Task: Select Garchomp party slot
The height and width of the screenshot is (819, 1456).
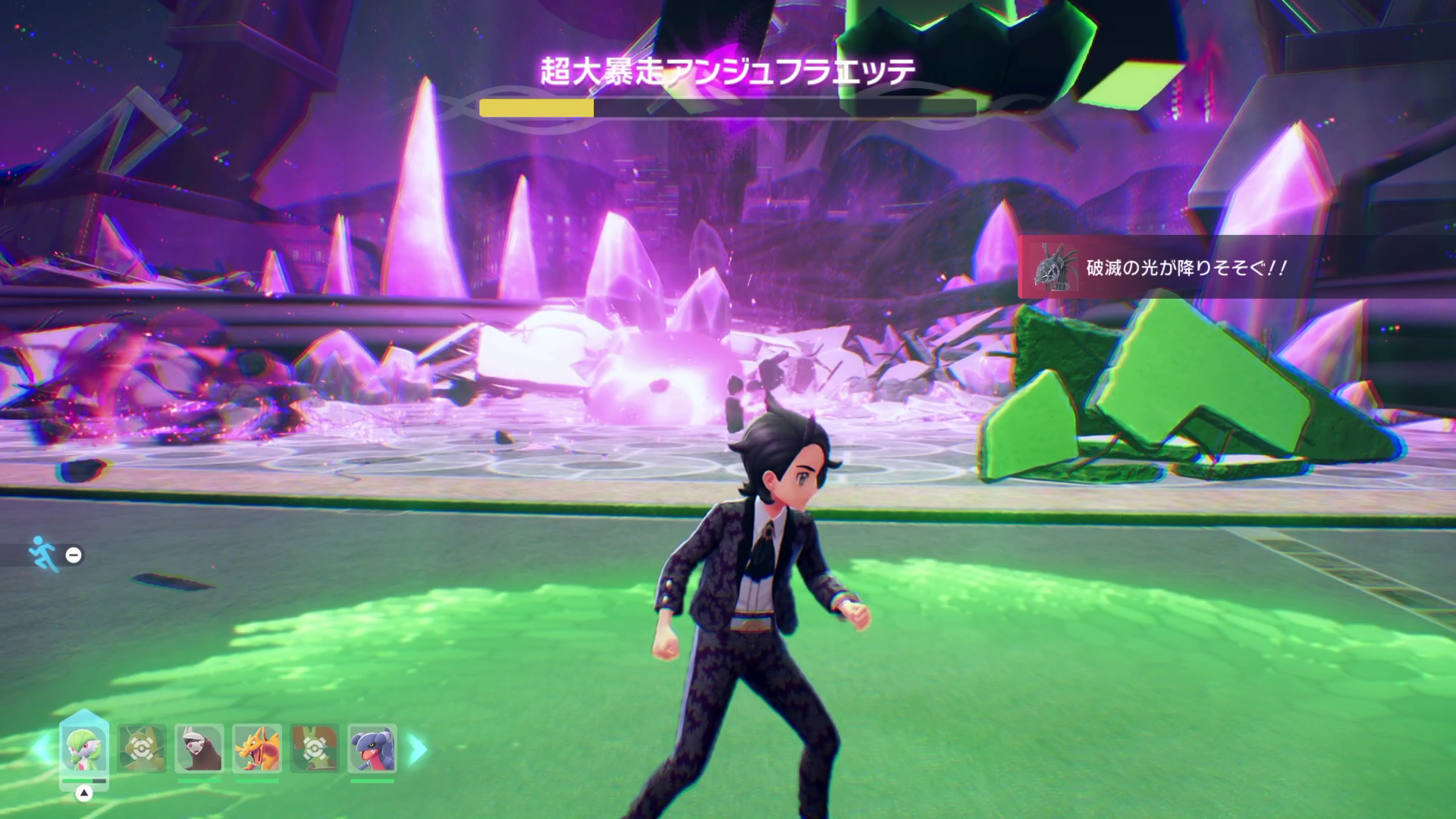Action: coord(372,748)
